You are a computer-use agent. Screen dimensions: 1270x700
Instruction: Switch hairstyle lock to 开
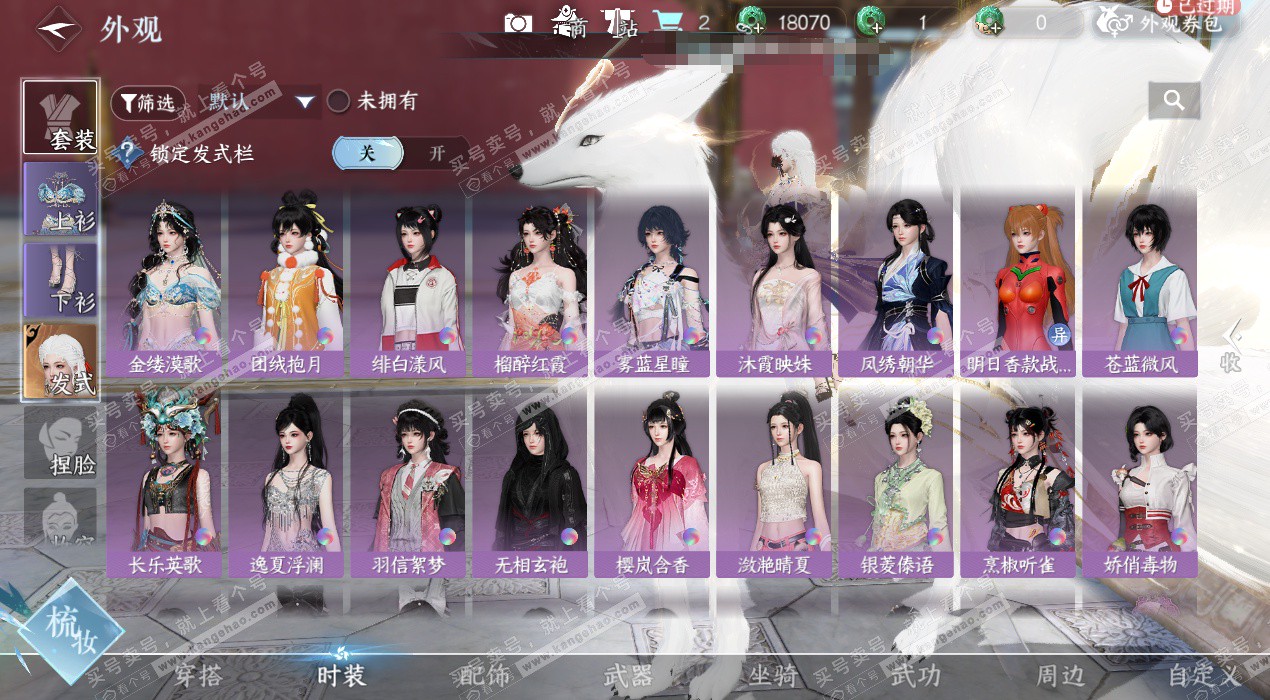(x=436, y=153)
